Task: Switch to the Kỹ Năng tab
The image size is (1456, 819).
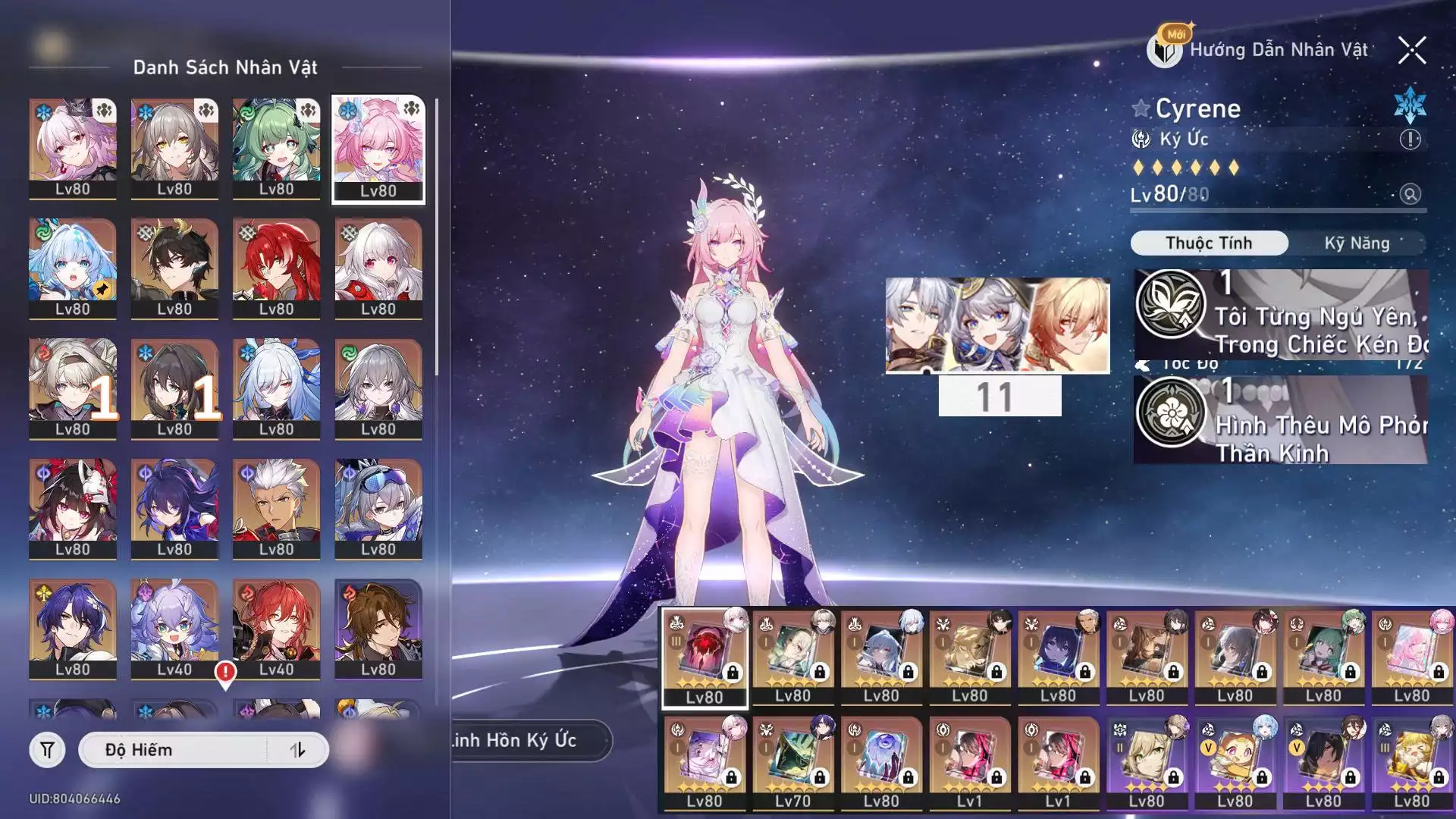Action: tap(1357, 243)
